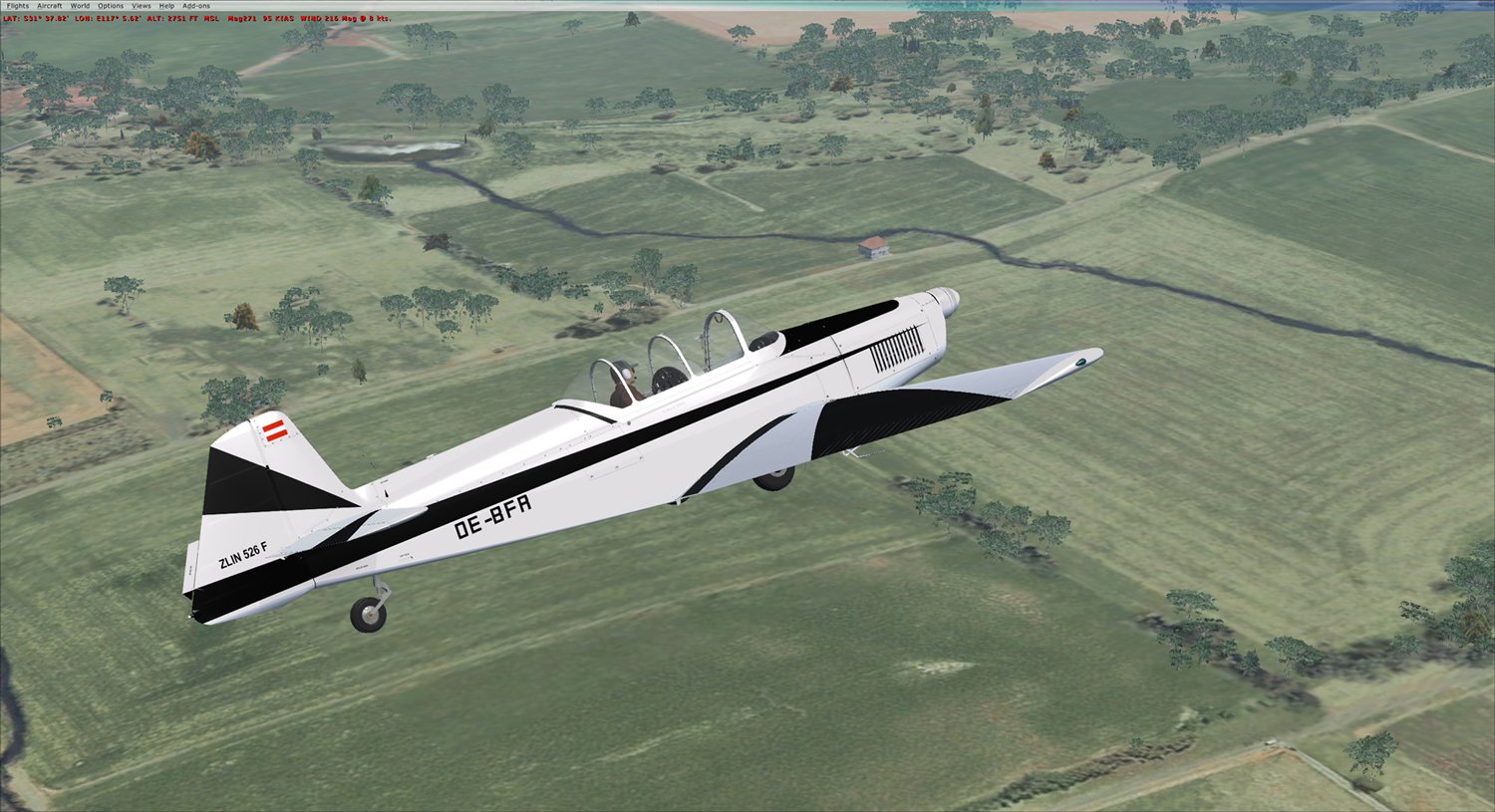
Task: Open the Flights menu
Action: (x=18, y=6)
